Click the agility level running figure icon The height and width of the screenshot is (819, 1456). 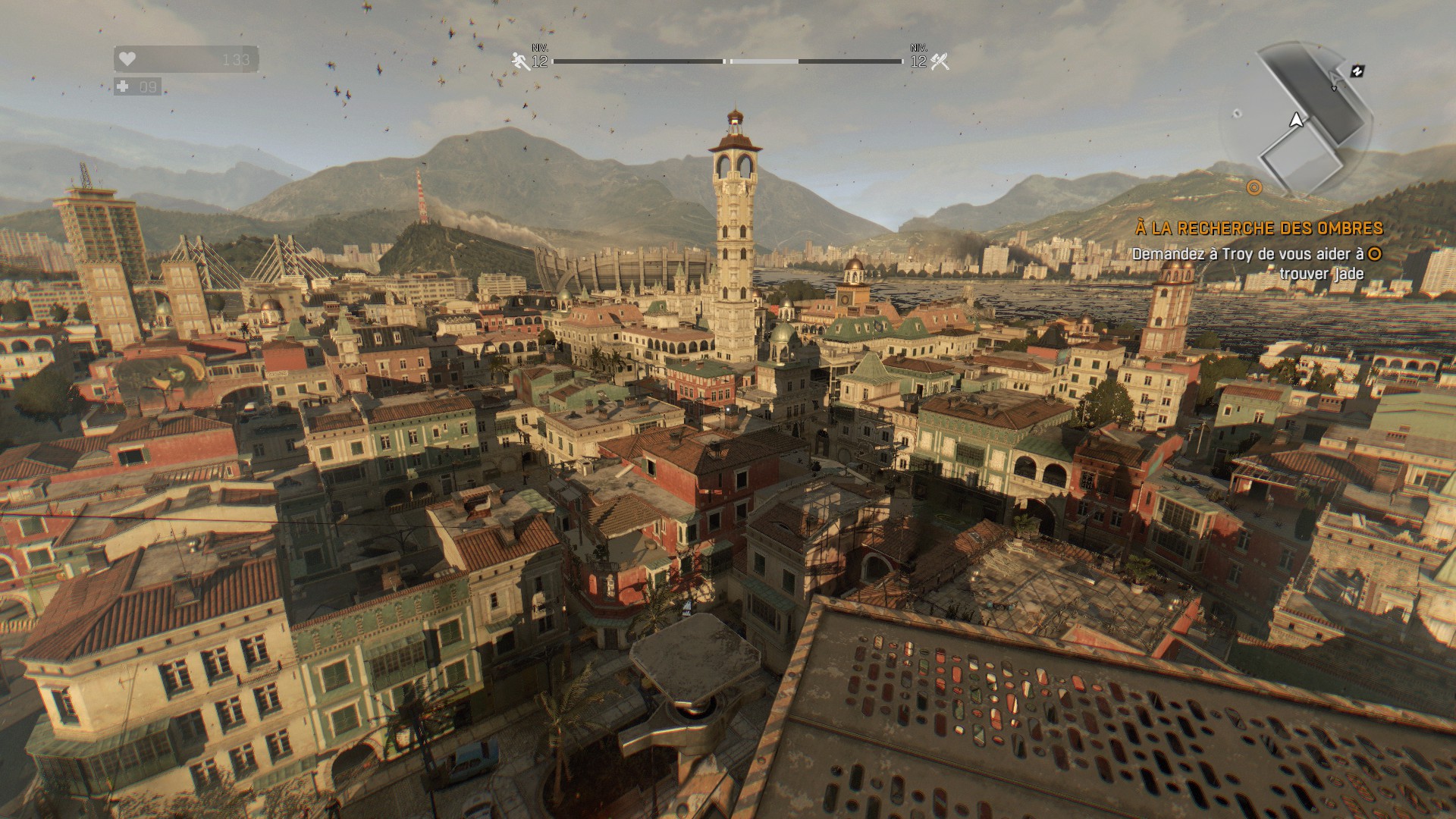click(x=520, y=61)
